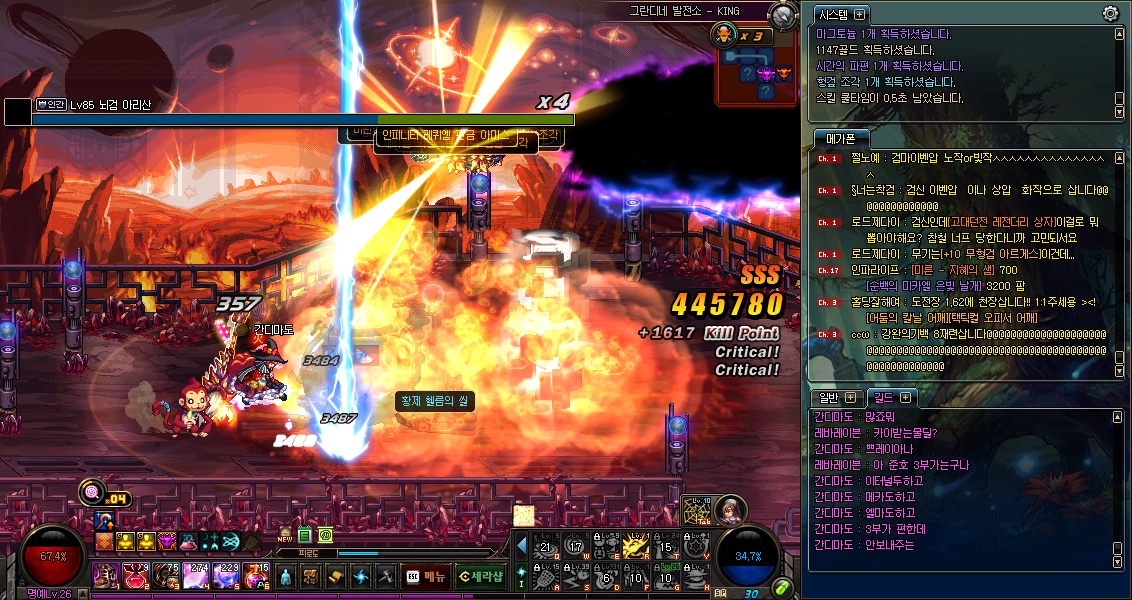Select the 시스템 log tab

835,14
